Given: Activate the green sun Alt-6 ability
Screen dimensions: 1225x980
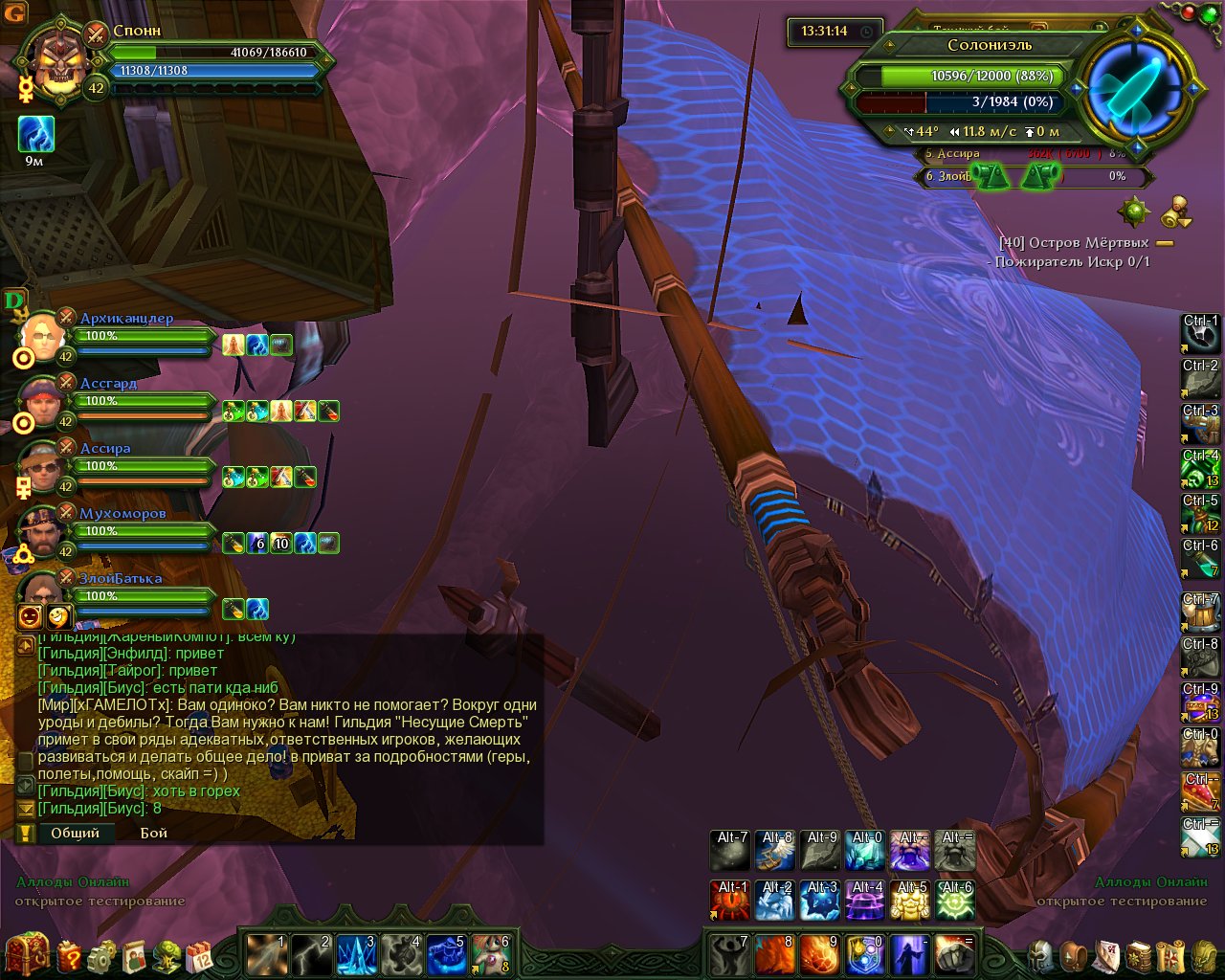Looking at the screenshot, I should click(954, 901).
